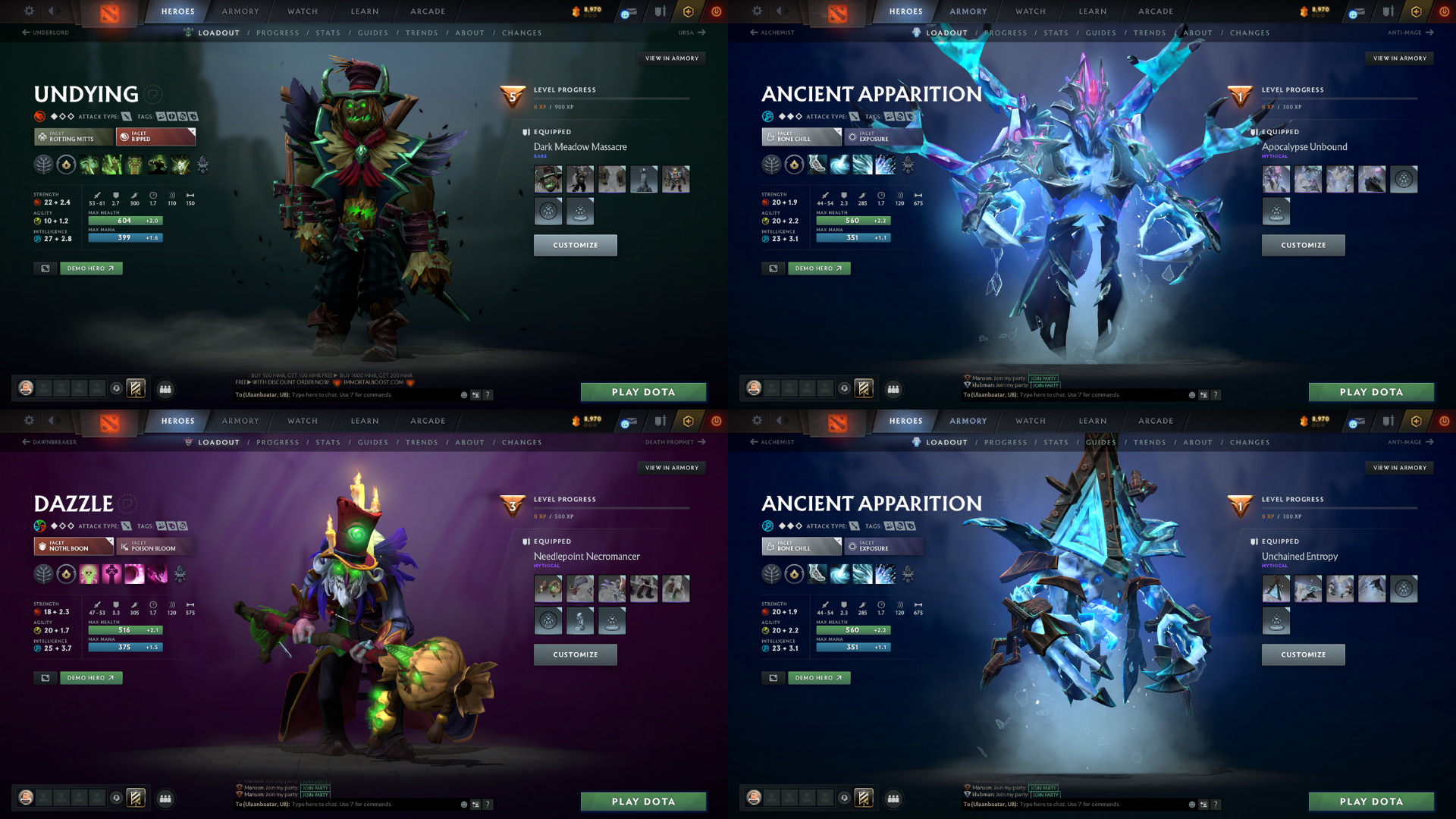Open the ARCADE section in the top menu
Image resolution: width=1456 pixels, height=819 pixels.
click(x=427, y=11)
